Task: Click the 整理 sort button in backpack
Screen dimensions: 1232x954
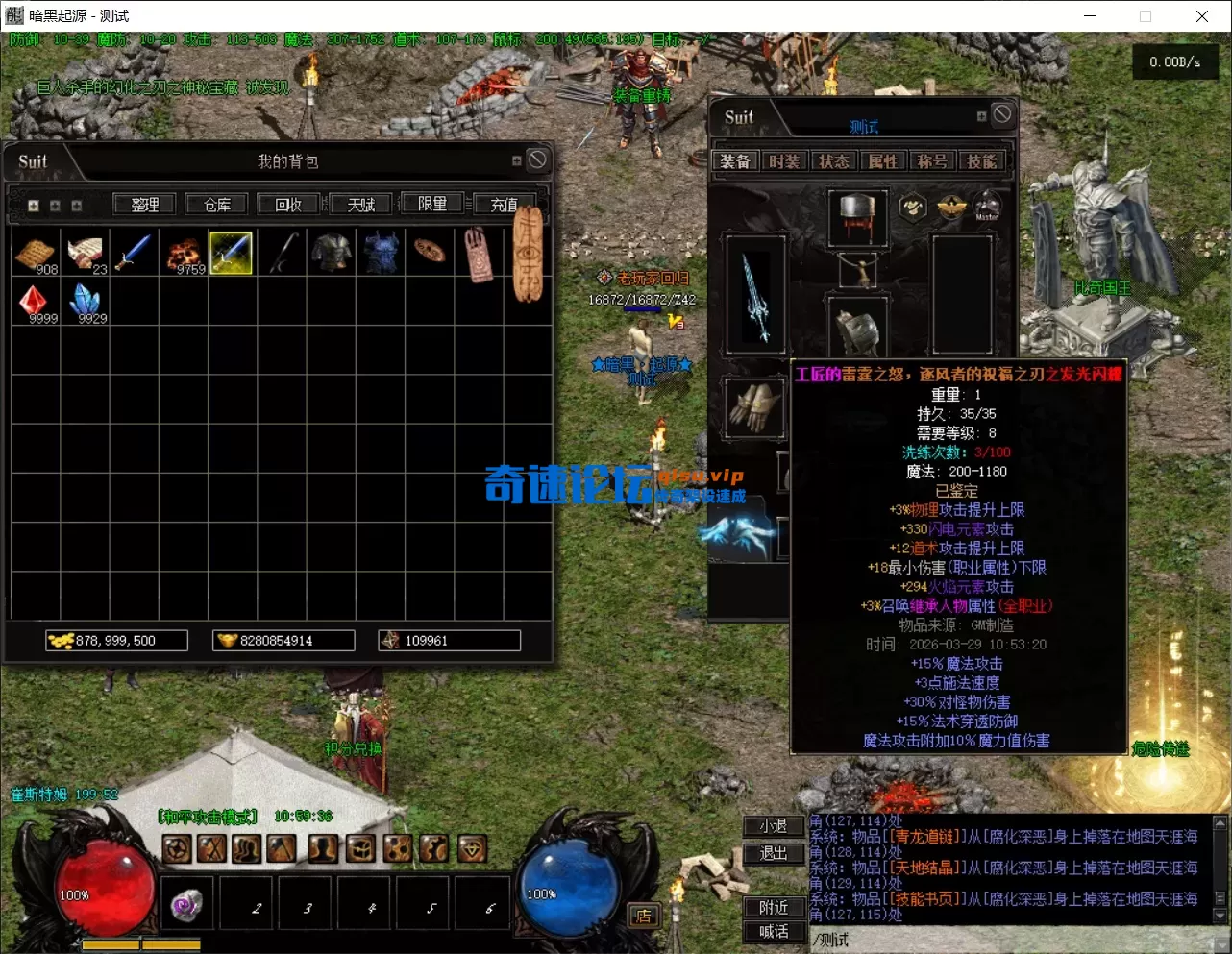Action: [145, 205]
